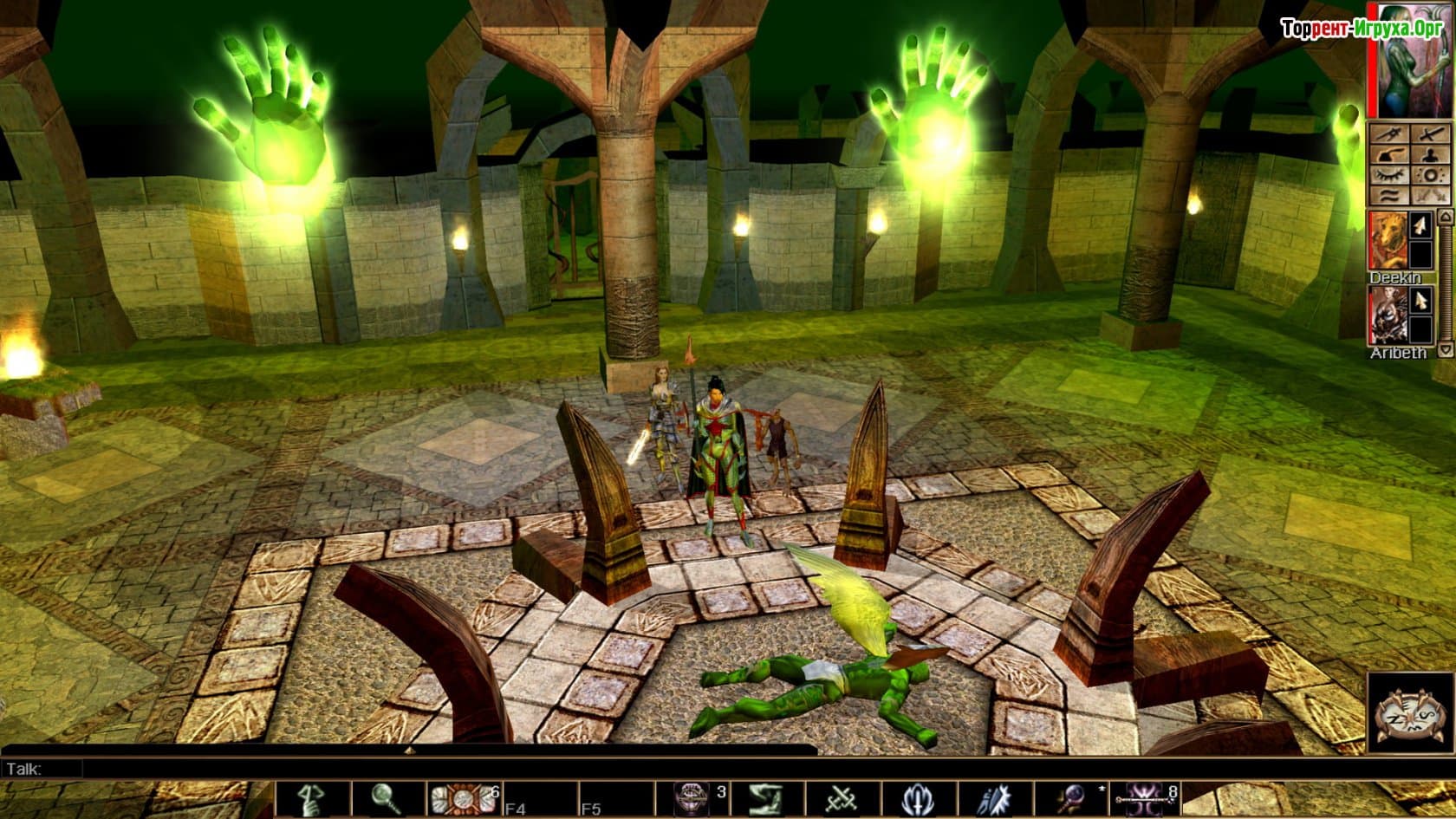Activate the crossed swords quickslot
Image resolution: width=1456 pixels, height=819 pixels.
tap(842, 799)
